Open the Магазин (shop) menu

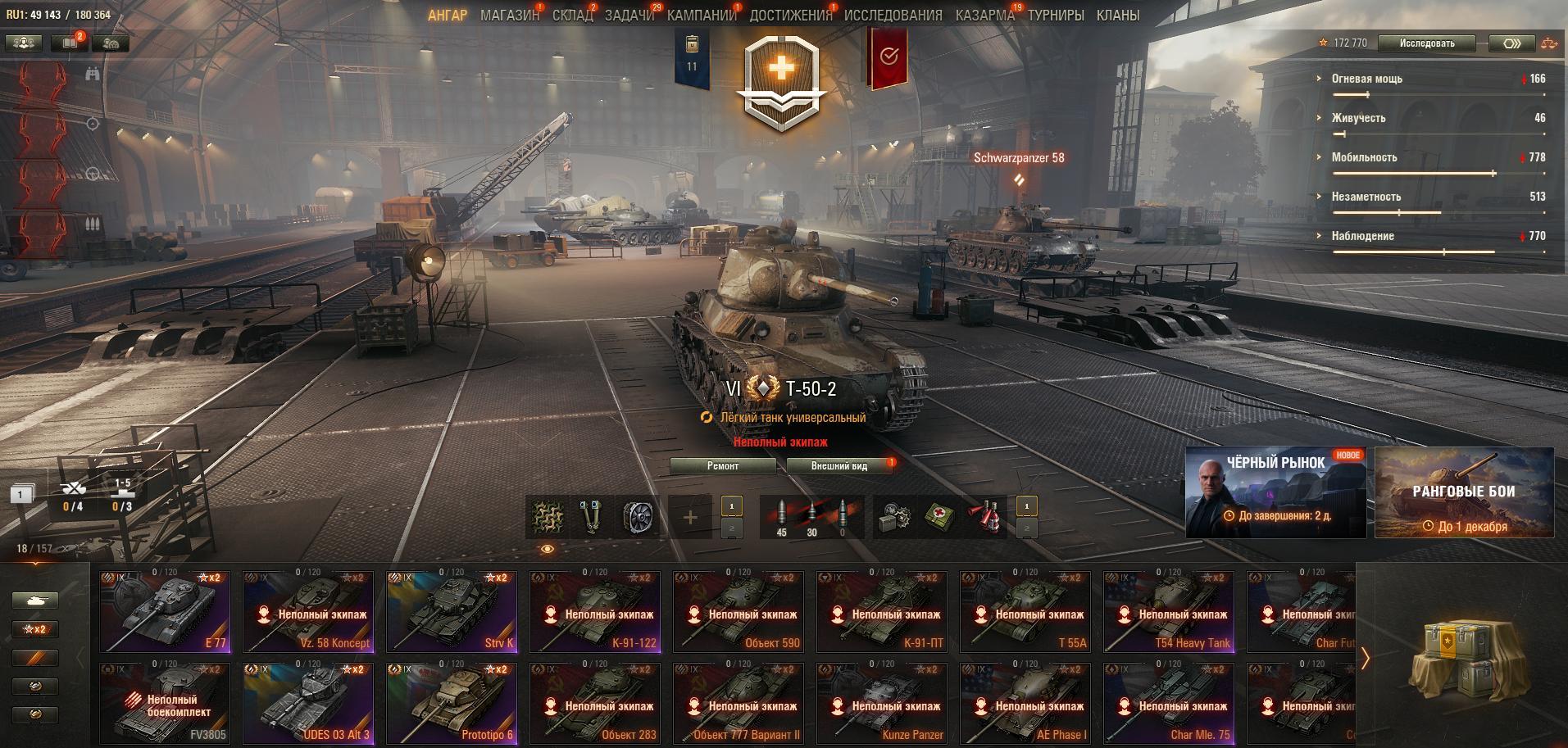(x=509, y=15)
